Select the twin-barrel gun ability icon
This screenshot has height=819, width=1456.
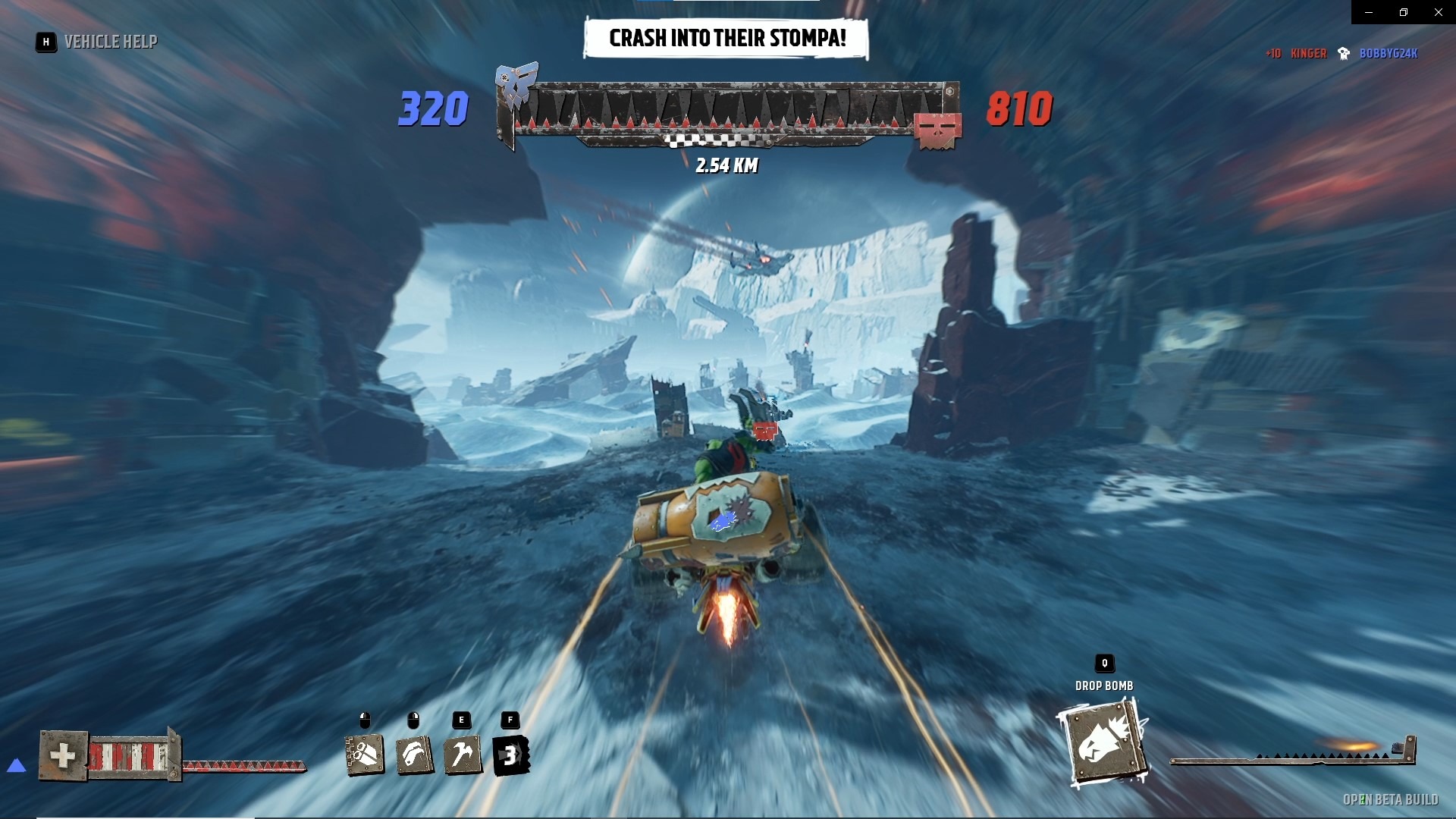tap(365, 755)
